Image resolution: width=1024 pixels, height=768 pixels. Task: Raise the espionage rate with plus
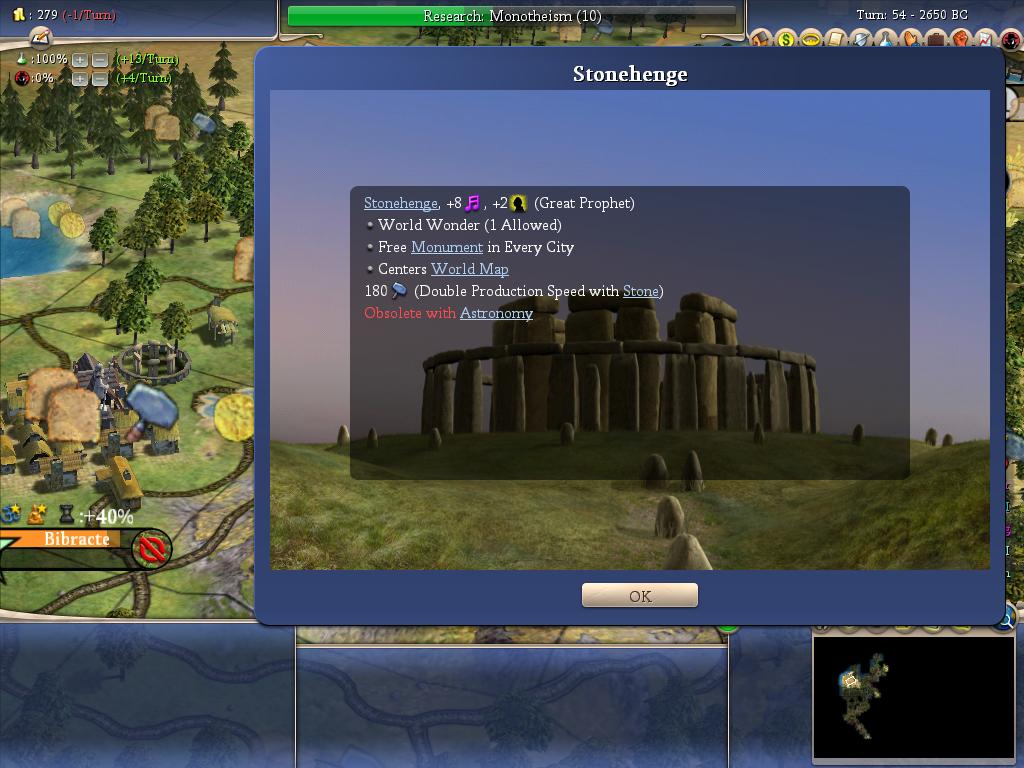pos(80,78)
